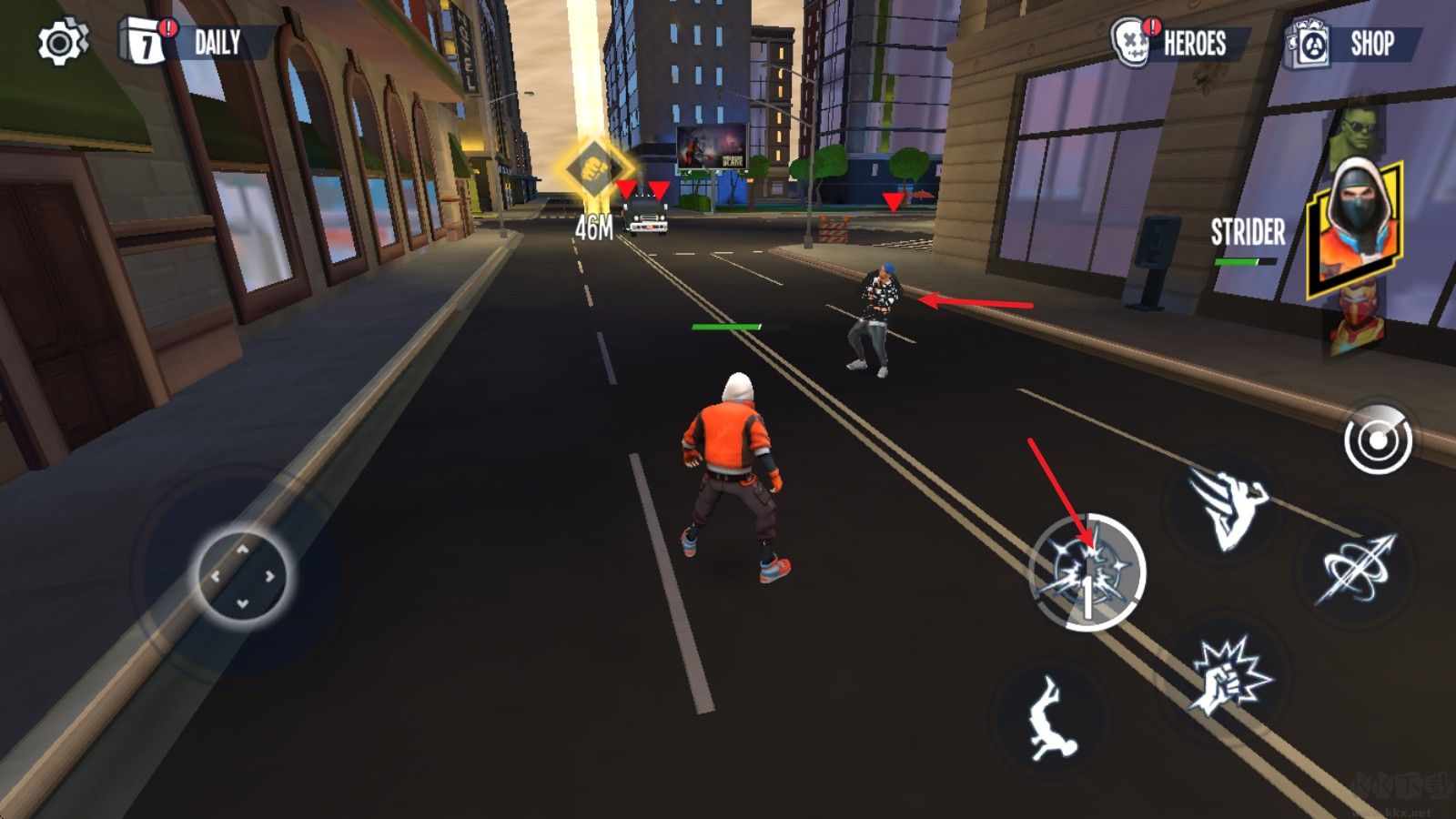Open the Heroes menu
Viewport: 1456px width, 819px height.
coord(1180,43)
